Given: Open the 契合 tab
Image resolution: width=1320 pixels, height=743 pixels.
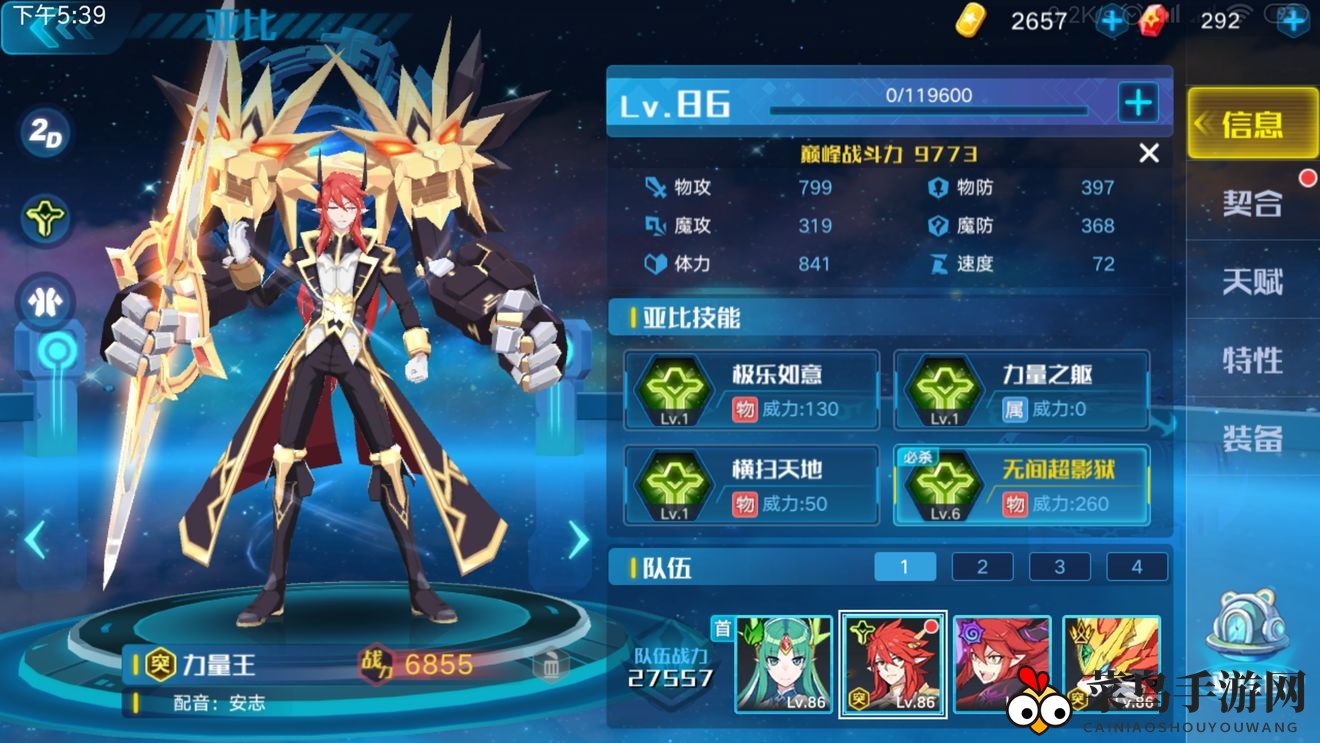Looking at the screenshot, I should (x=1252, y=204).
